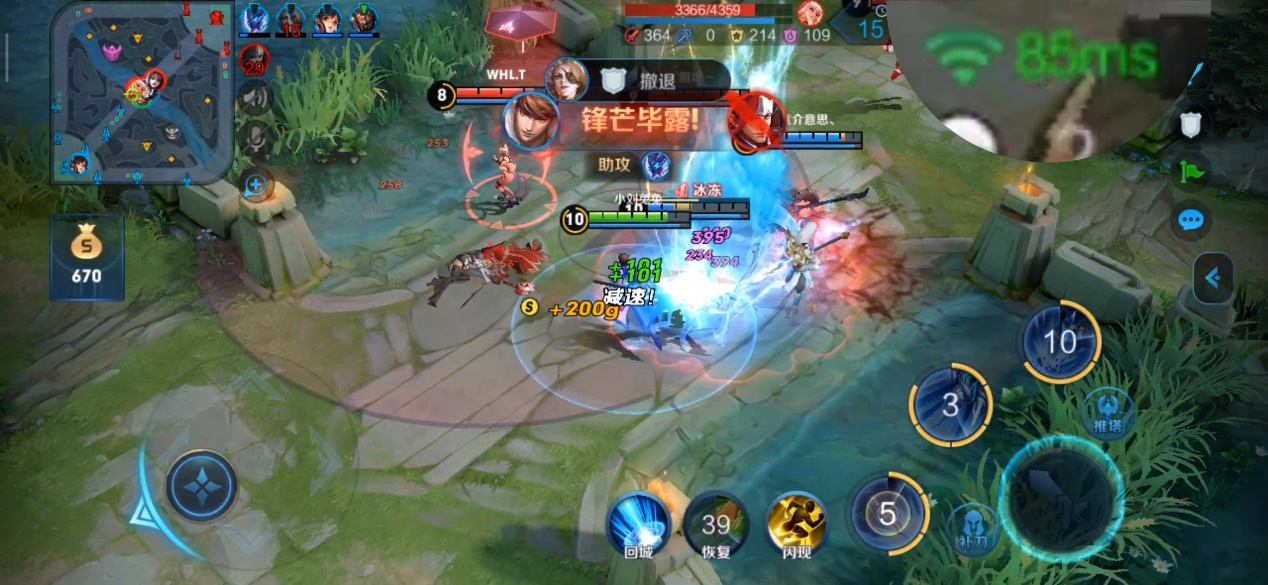Trigger the skill with 10 second cooldown
The image size is (1268, 585).
click(1059, 342)
